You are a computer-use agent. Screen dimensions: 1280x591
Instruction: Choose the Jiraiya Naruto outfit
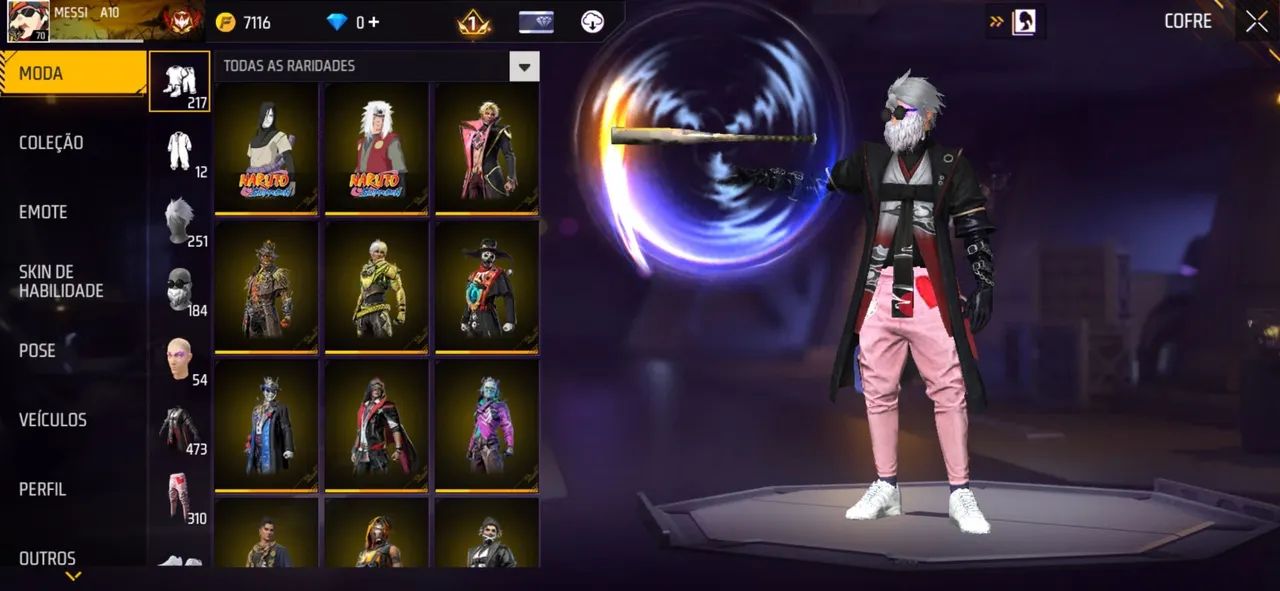tap(377, 148)
